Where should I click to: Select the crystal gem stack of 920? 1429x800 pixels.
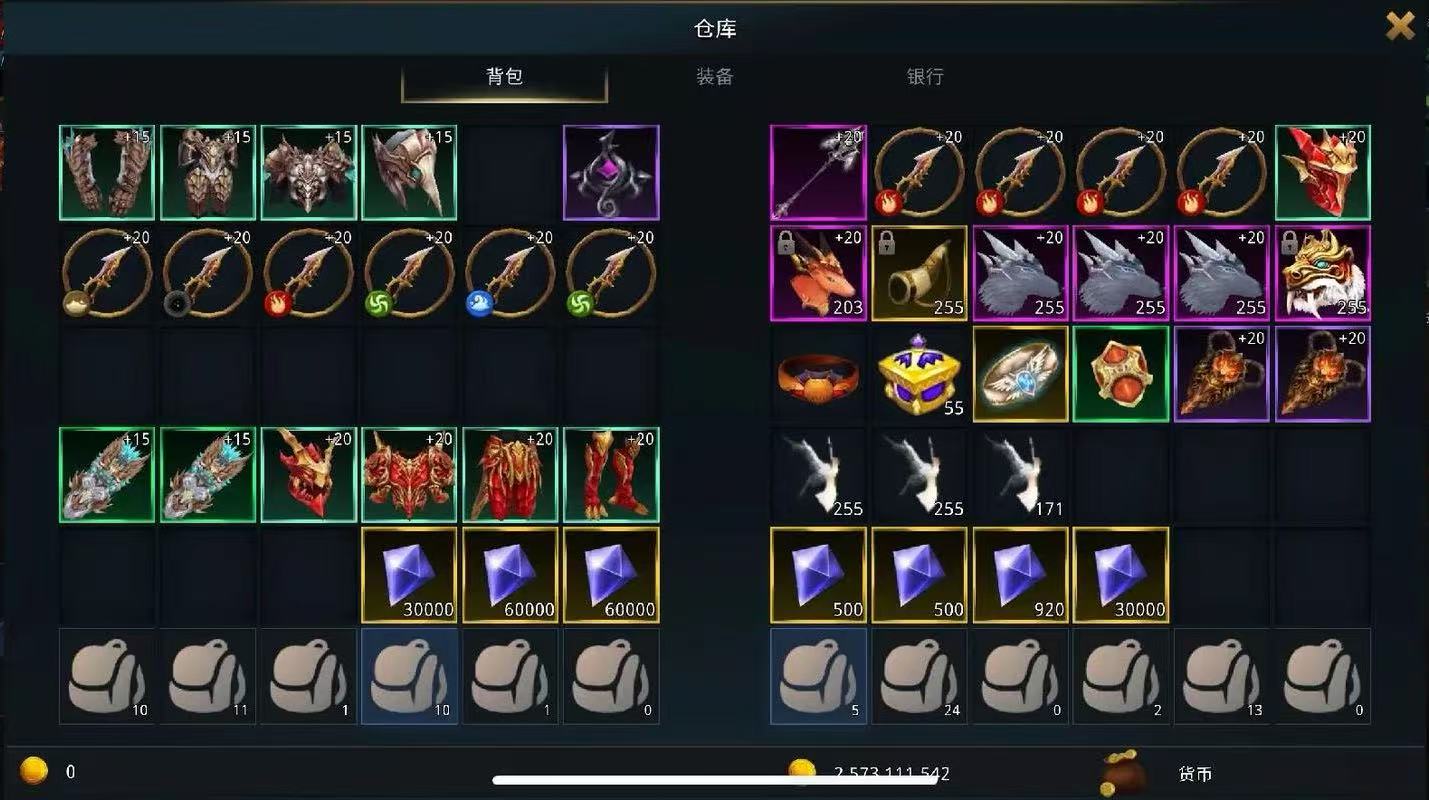tap(1019, 575)
